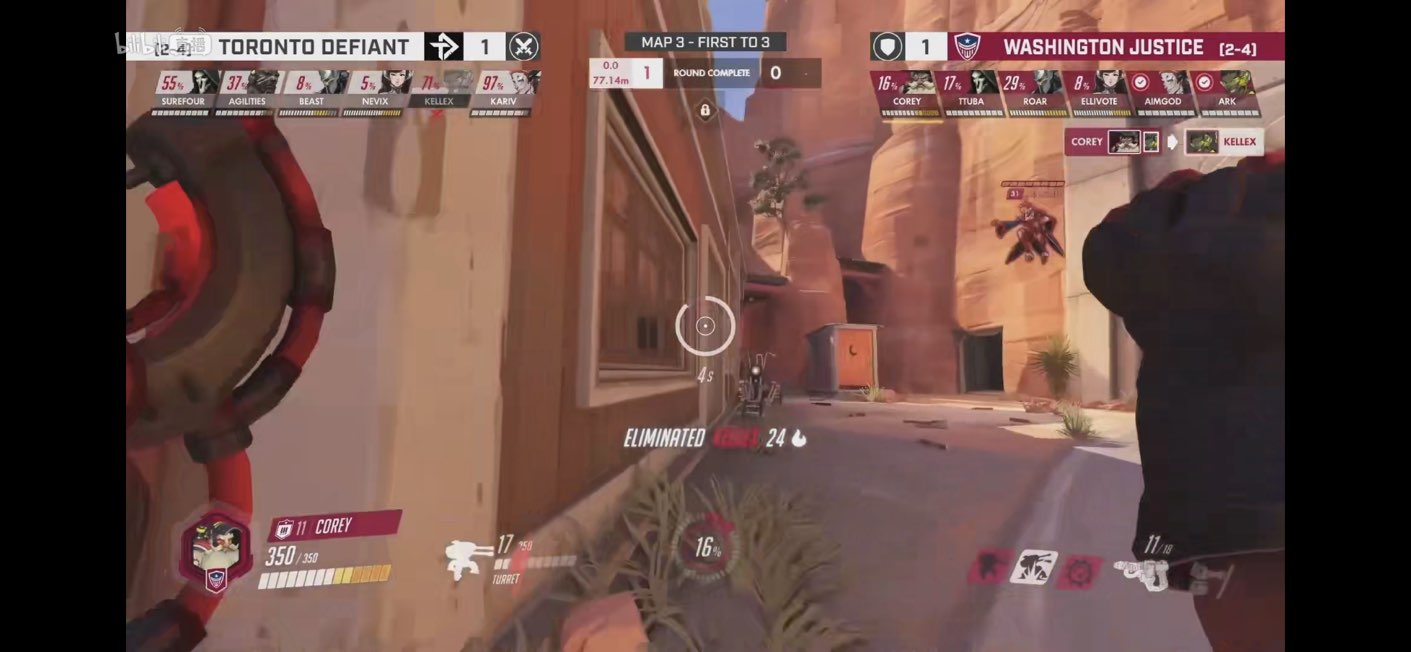Select the eliminated Kellex player card
1411x652 pixels.
439,90
